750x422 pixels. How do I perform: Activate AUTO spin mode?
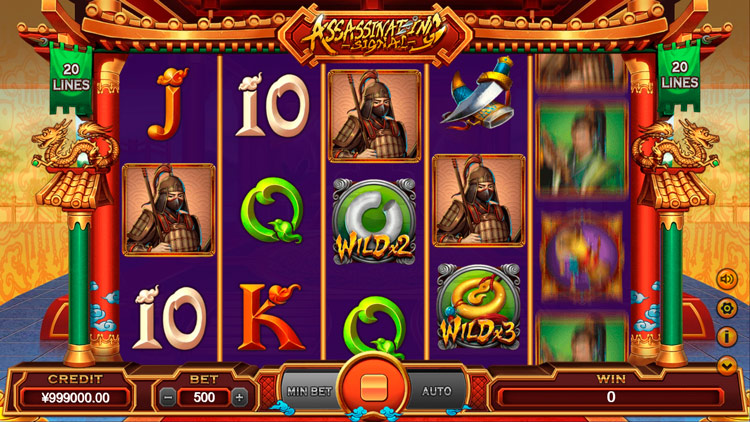(438, 391)
